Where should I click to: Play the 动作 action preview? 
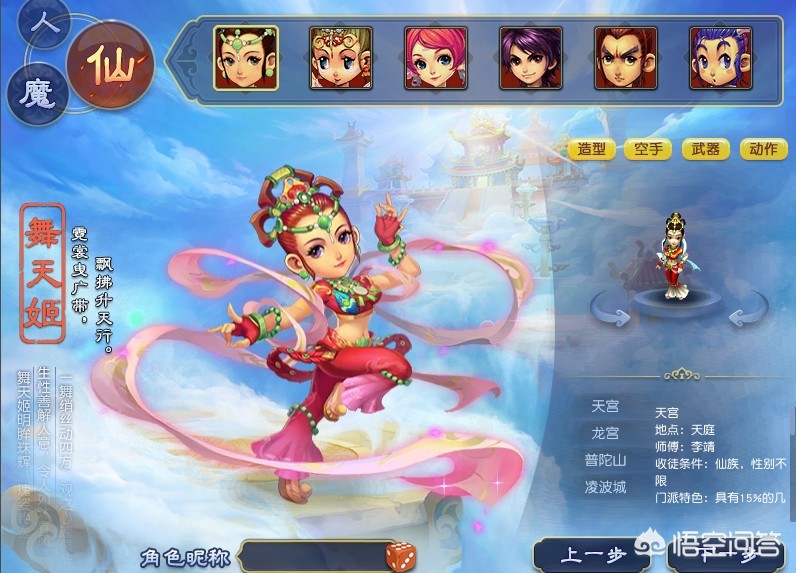point(762,149)
